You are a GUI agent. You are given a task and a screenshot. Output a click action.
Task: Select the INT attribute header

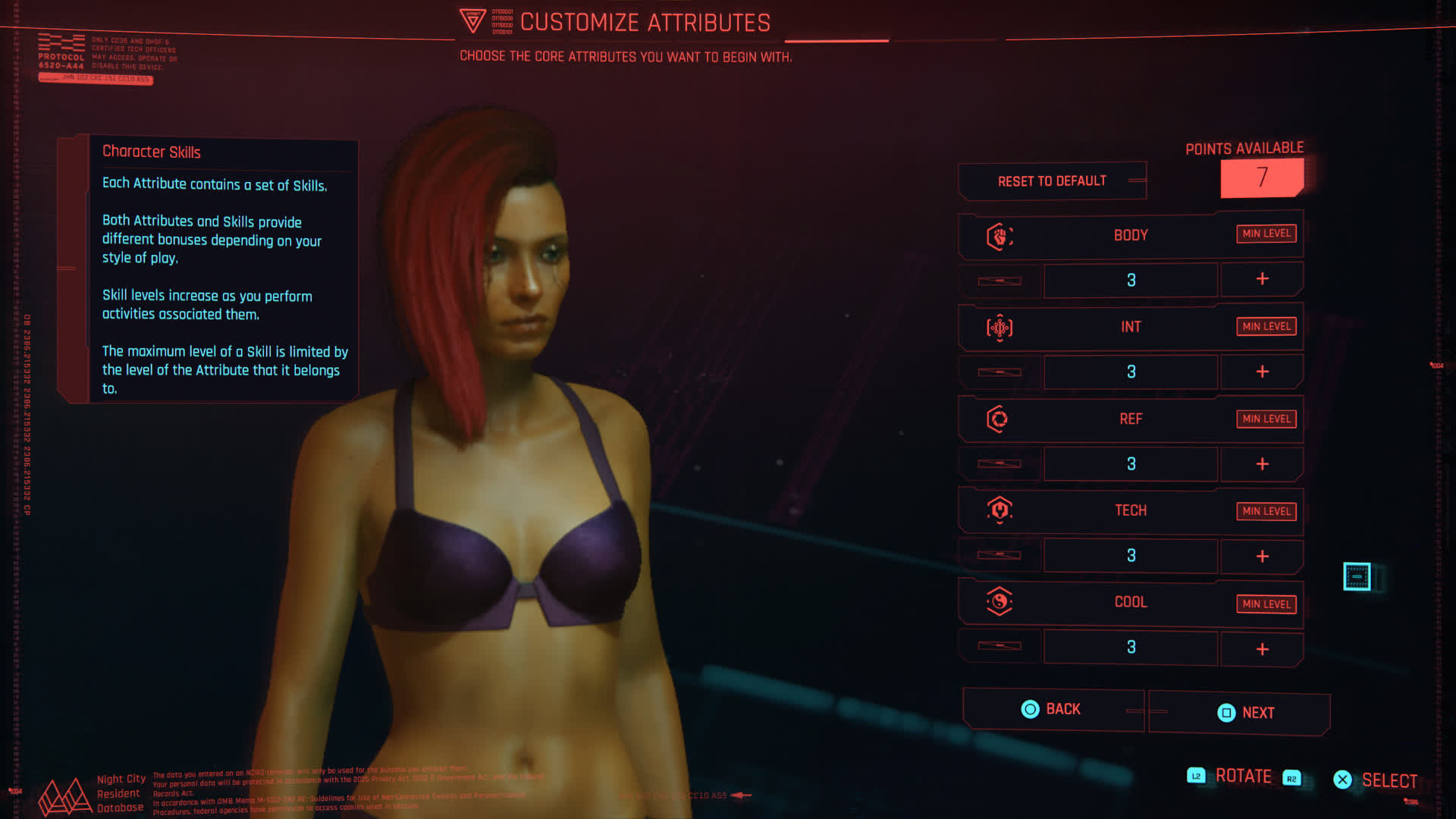coord(1130,327)
